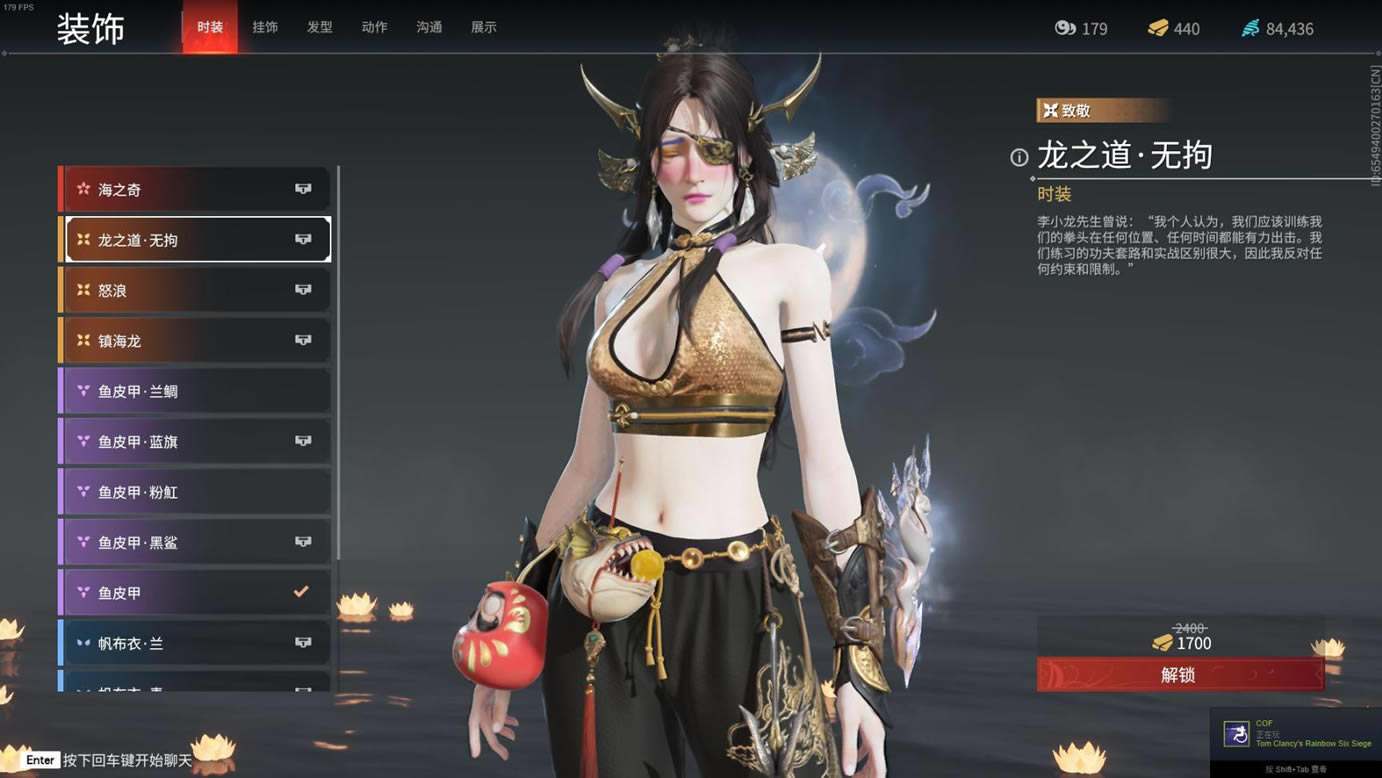Switch to the 发型 tab
This screenshot has height=778, width=1382.
tap(320, 28)
